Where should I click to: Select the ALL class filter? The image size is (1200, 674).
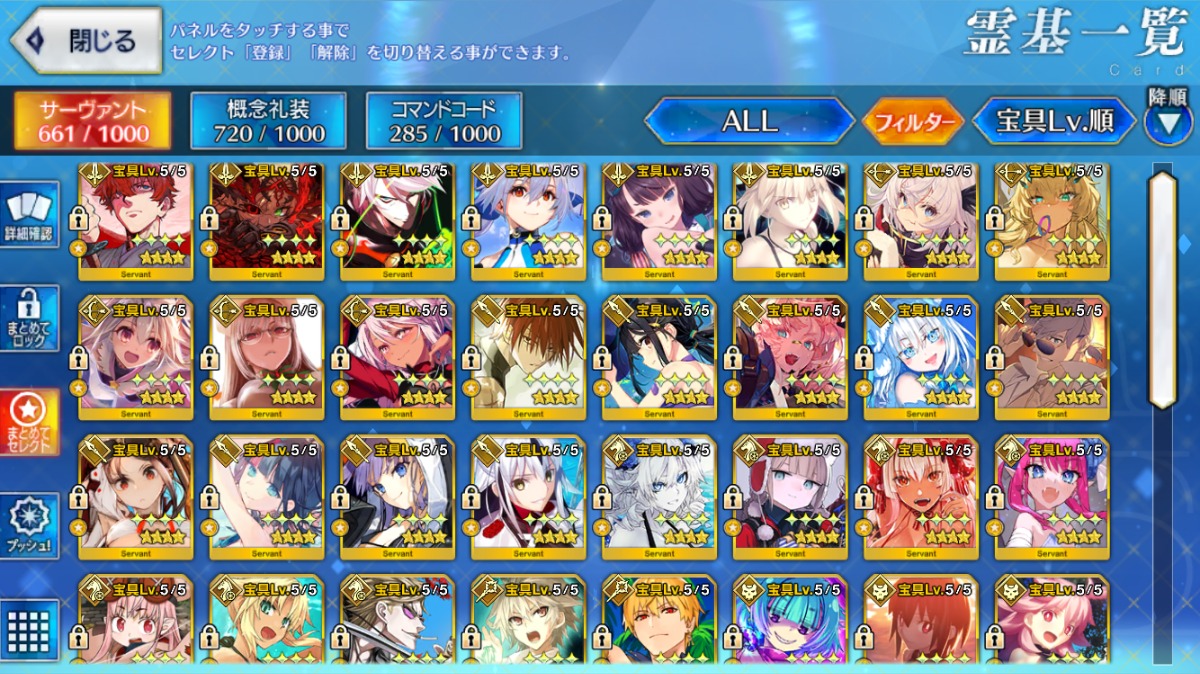point(749,122)
